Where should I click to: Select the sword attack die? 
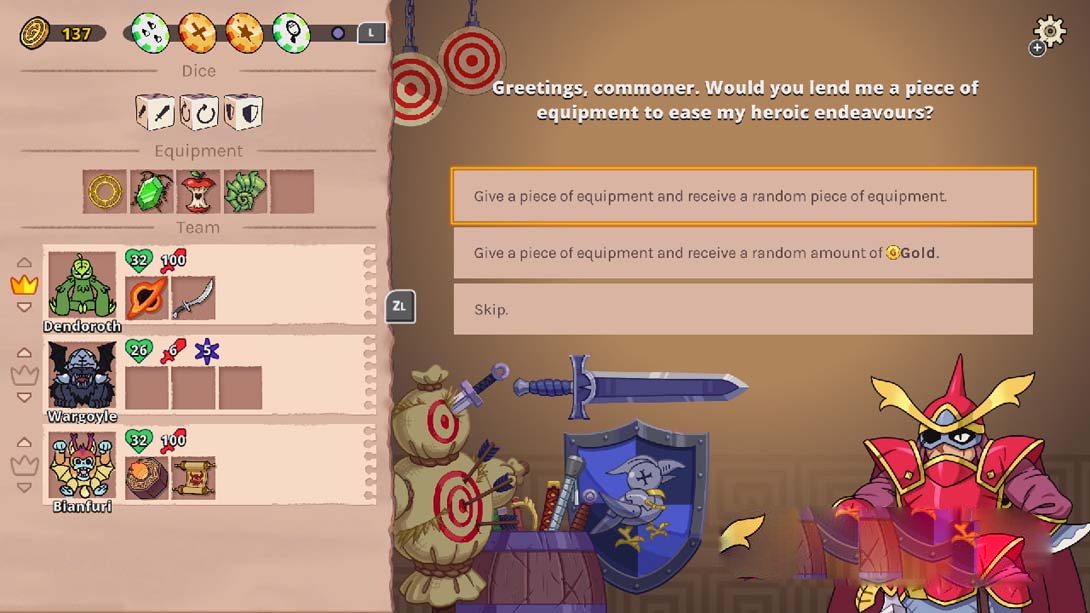(x=155, y=112)
